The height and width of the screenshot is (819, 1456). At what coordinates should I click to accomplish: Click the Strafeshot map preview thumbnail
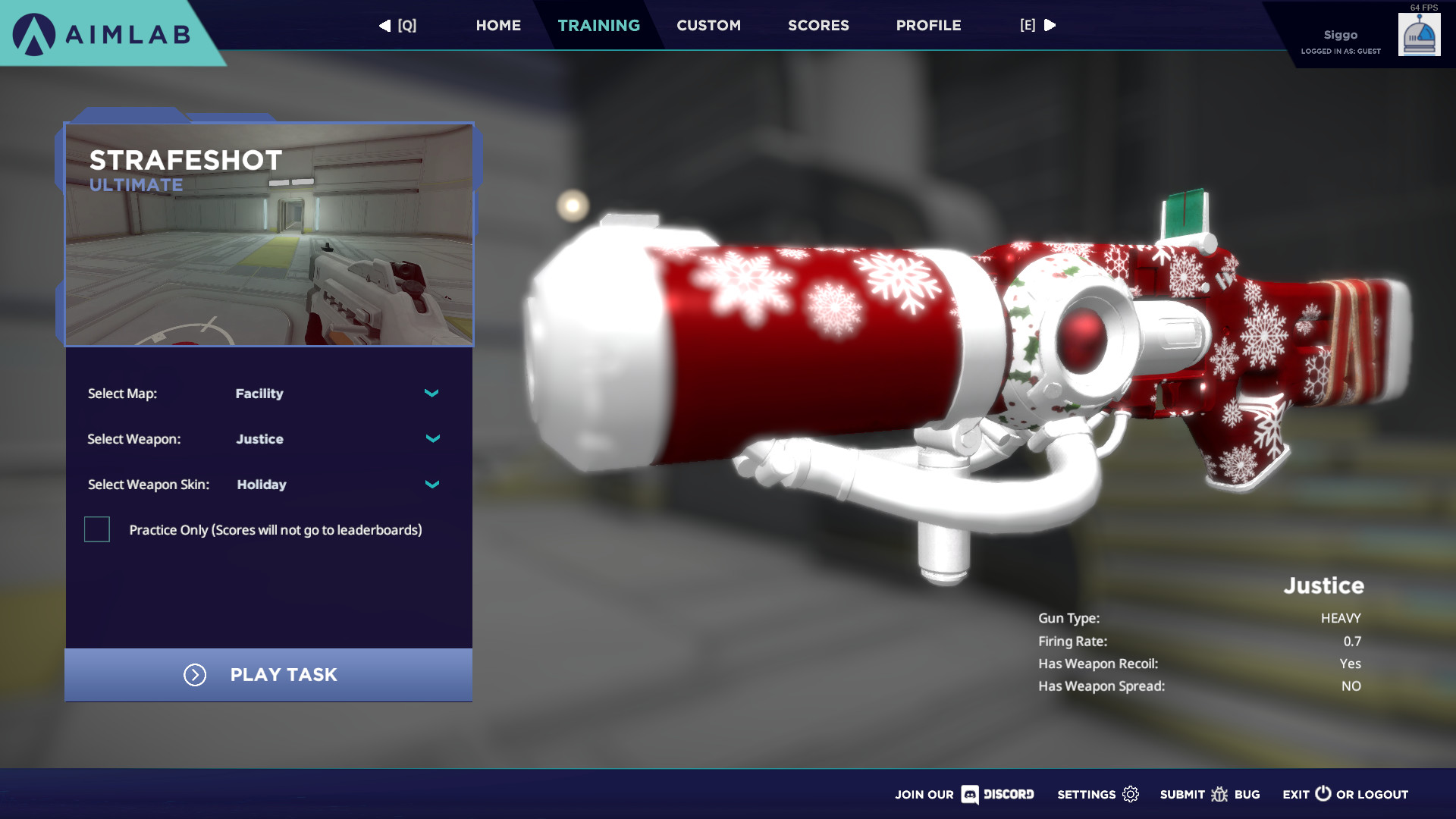(269, 234)
